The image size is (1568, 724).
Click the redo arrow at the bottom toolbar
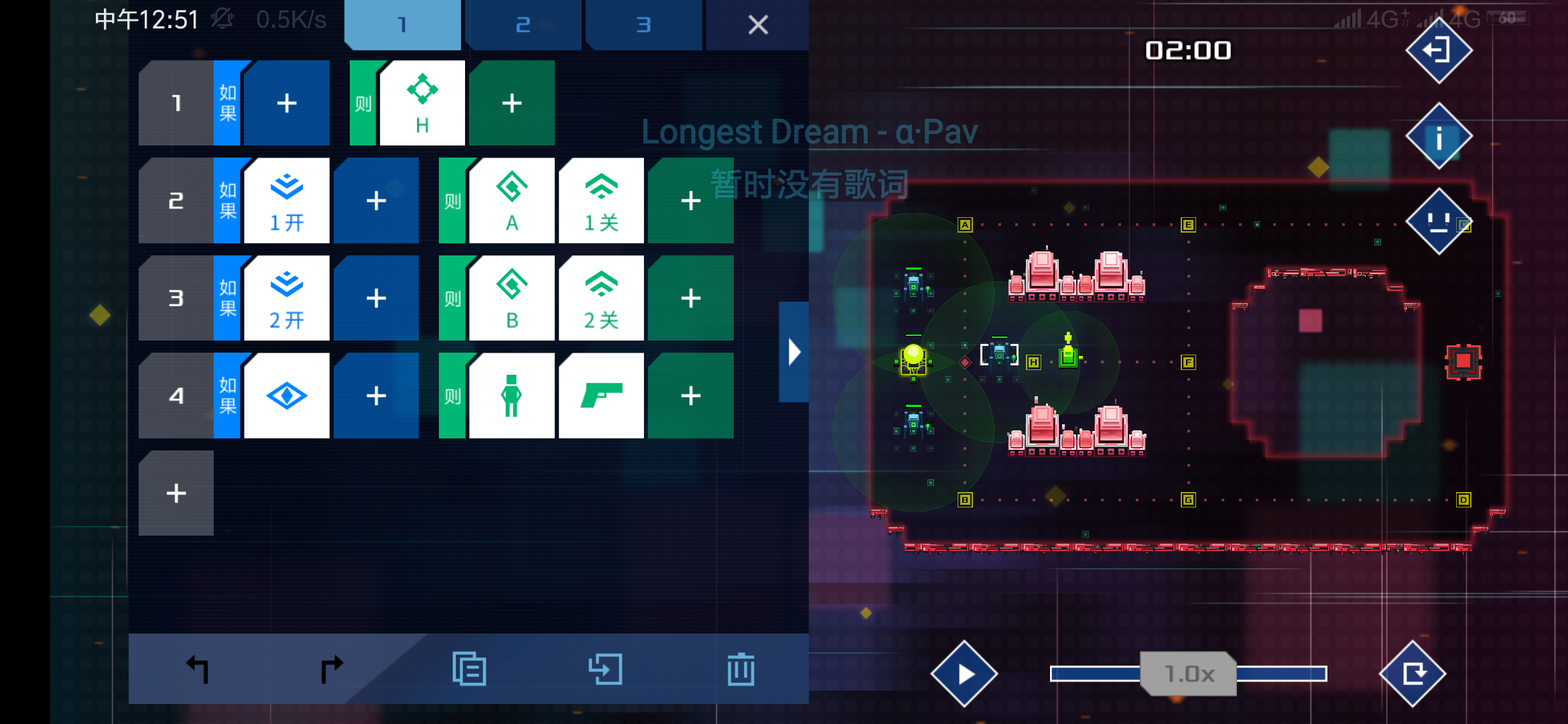[x=331, y=668]
